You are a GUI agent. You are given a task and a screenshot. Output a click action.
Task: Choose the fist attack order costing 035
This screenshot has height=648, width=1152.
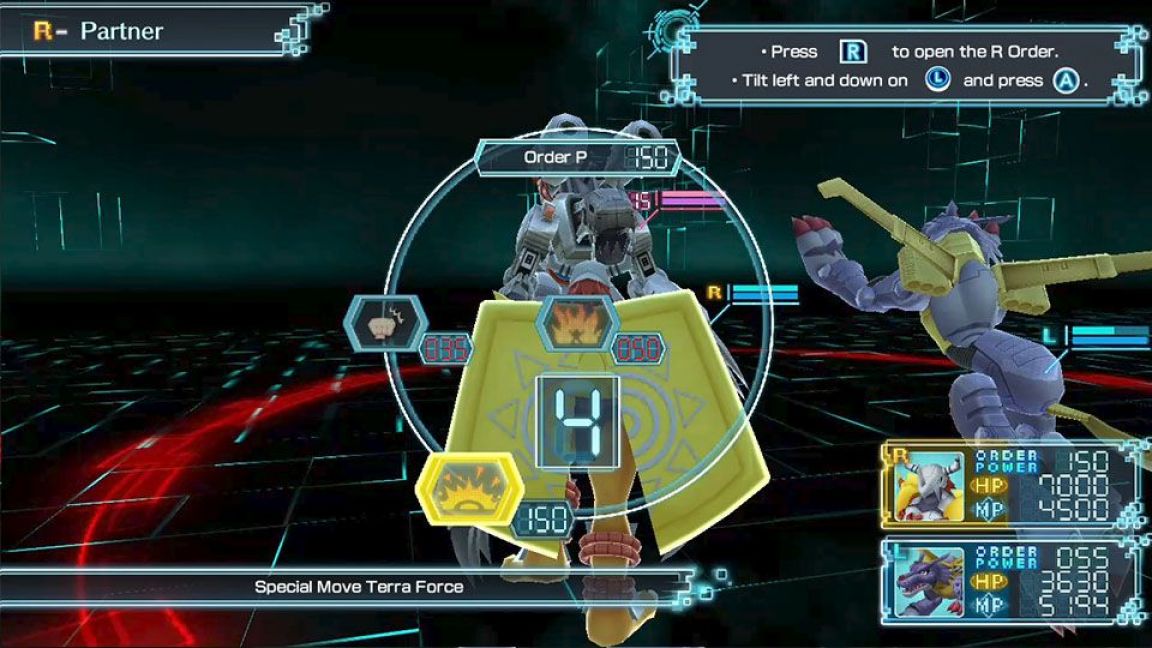[386, 325]
